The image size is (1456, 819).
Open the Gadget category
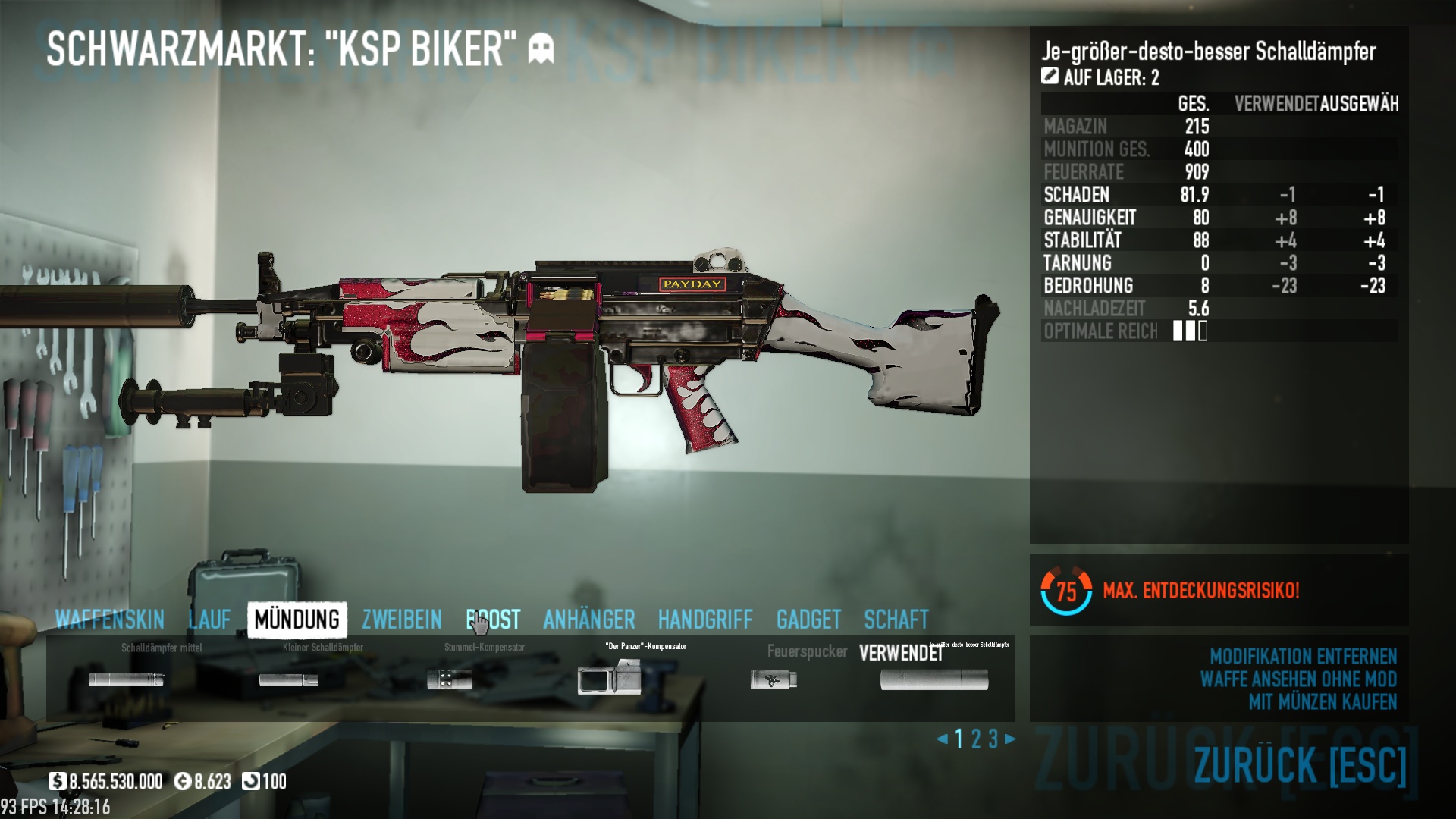(808, 620)
